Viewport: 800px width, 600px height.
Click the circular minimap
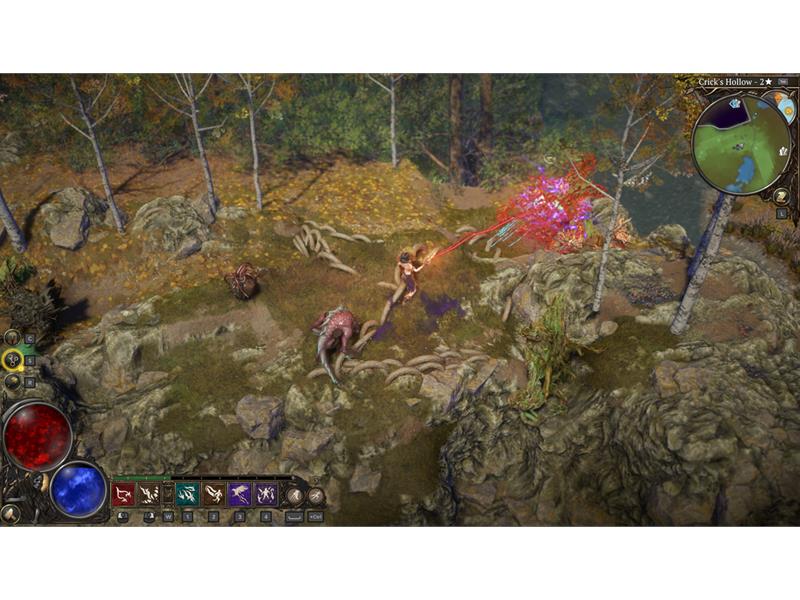[x=741, y=144]
